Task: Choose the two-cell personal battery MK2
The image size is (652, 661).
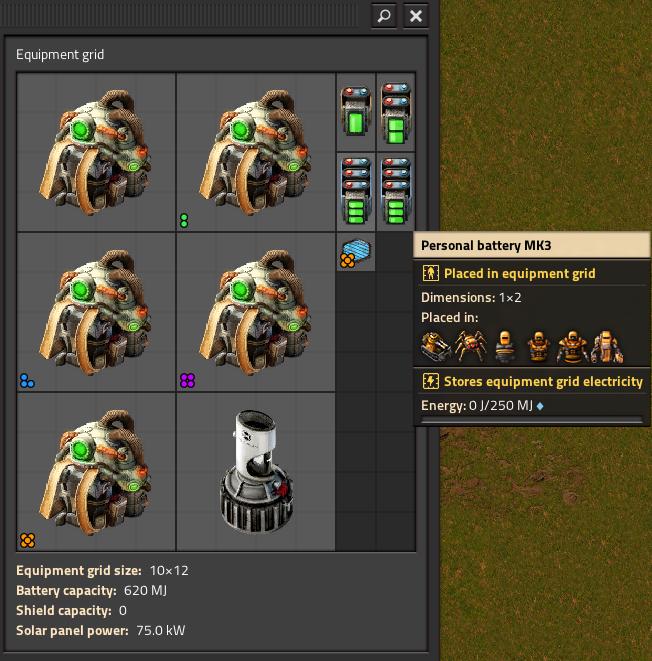Action: coord(396,112)
